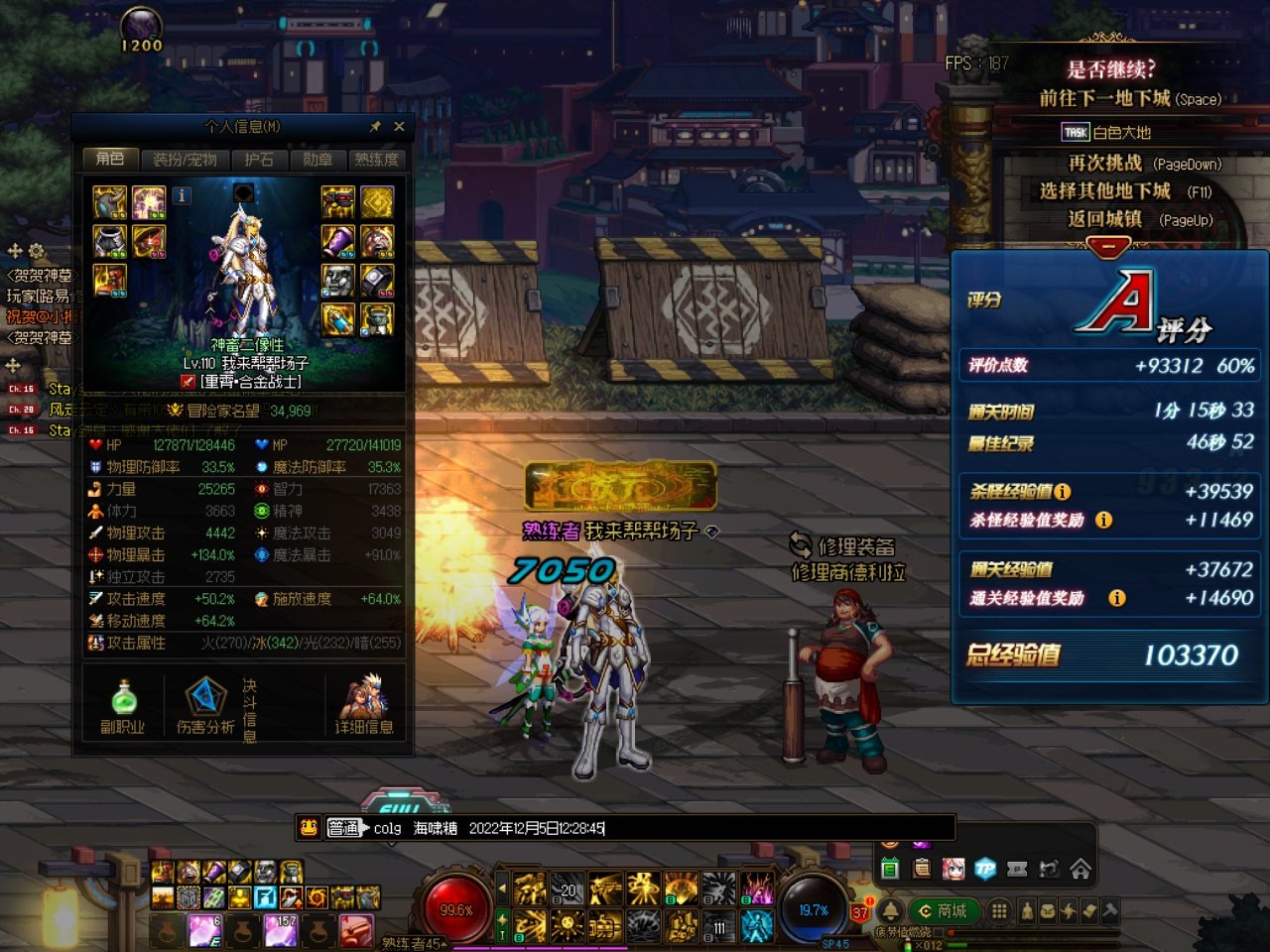Select the 熟练度 tab
Image resolution: width=1270 pixels, height=952 pixels.
point(376,160)
